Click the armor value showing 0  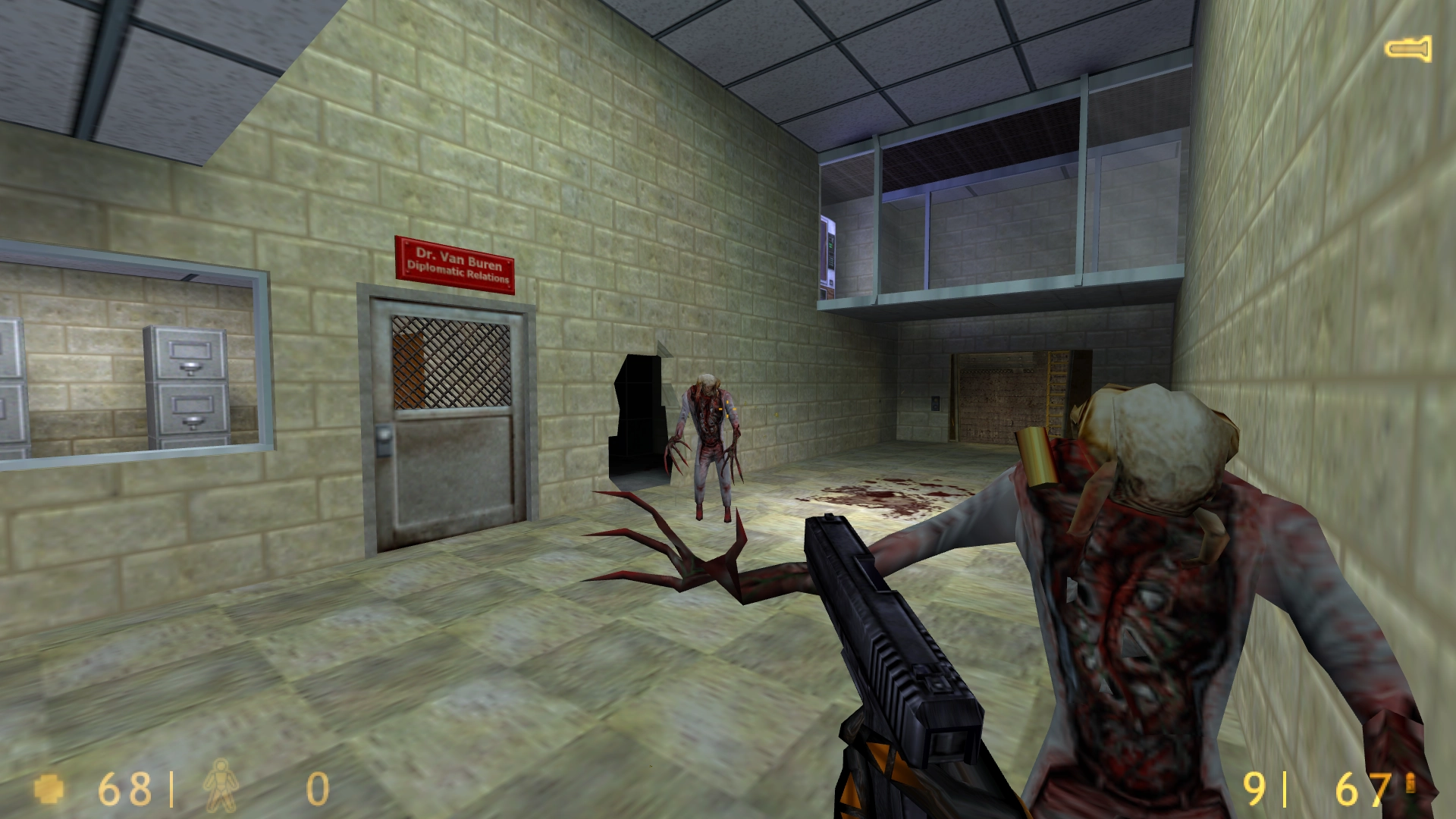pos(316,790)
